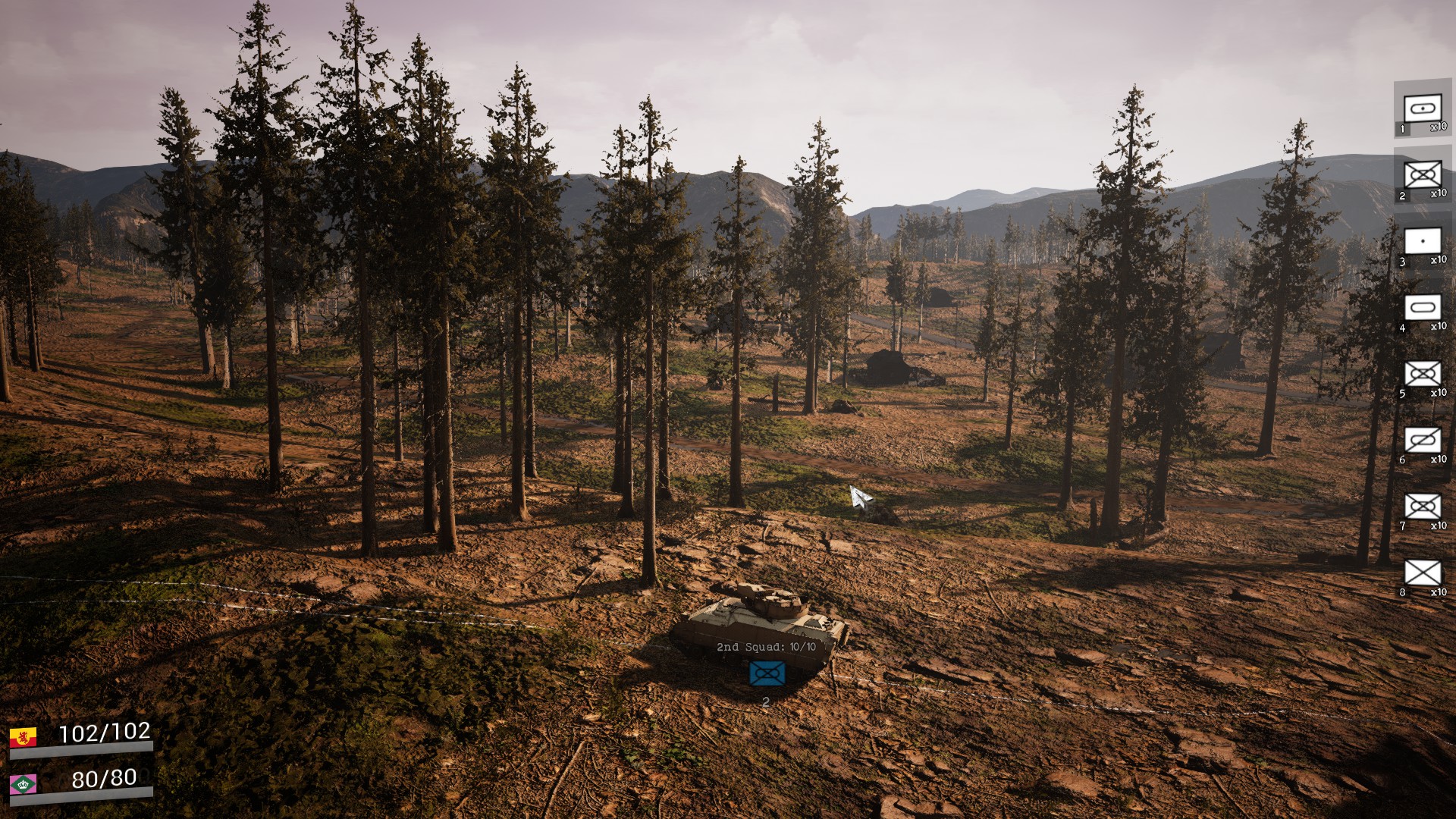Select unit group 1 in the roster
The height and width of the screenshot is (819, 1456).
1422,109
